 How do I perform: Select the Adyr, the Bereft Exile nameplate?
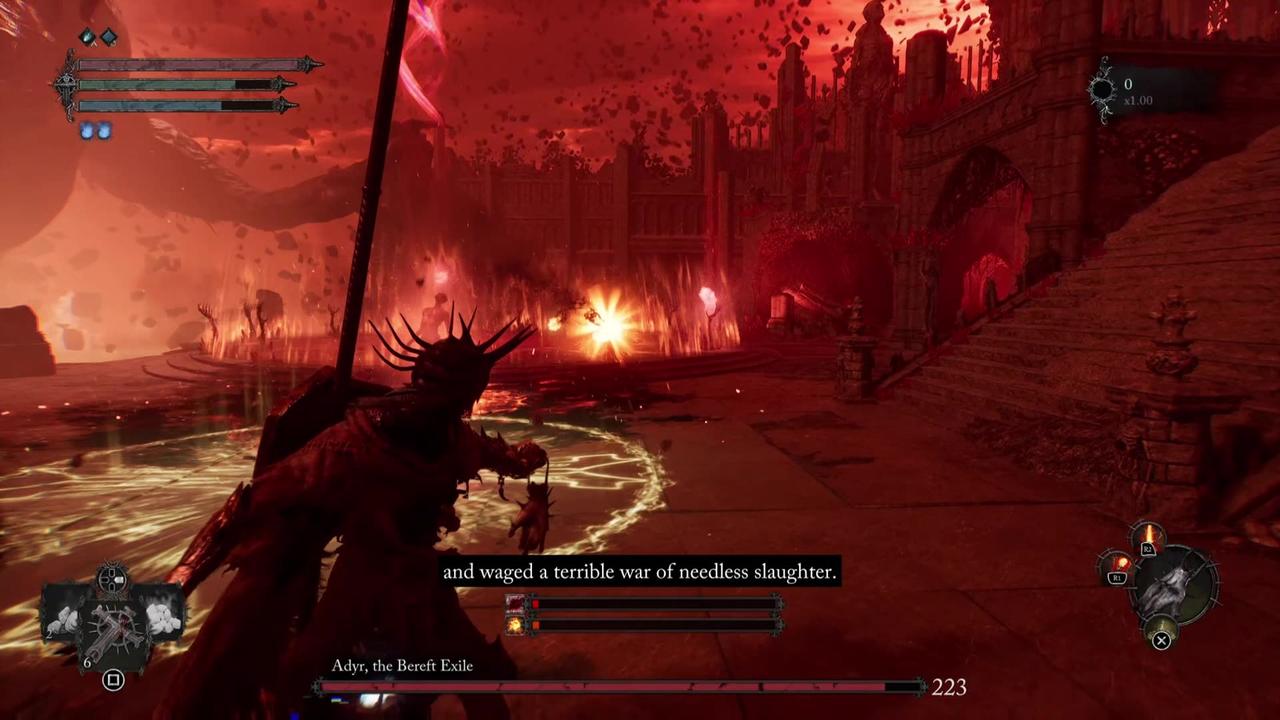402,665
